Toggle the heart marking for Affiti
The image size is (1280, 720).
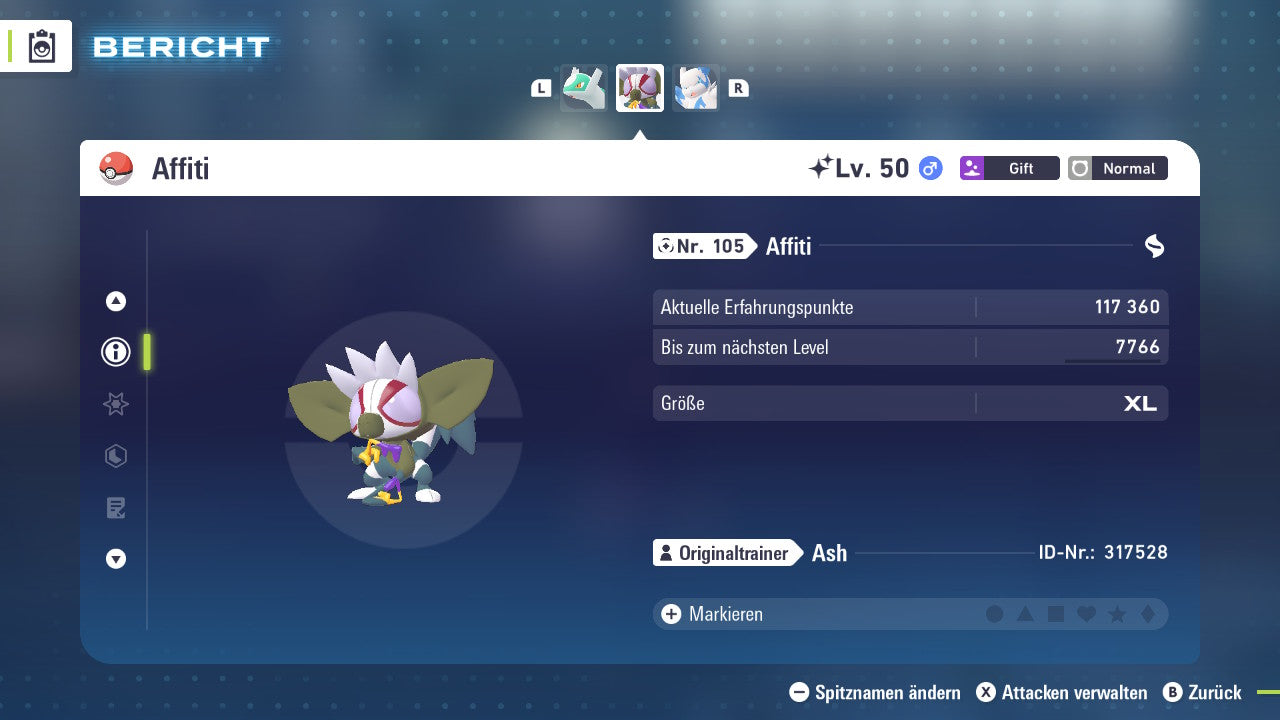click(x=1086, y=614)
